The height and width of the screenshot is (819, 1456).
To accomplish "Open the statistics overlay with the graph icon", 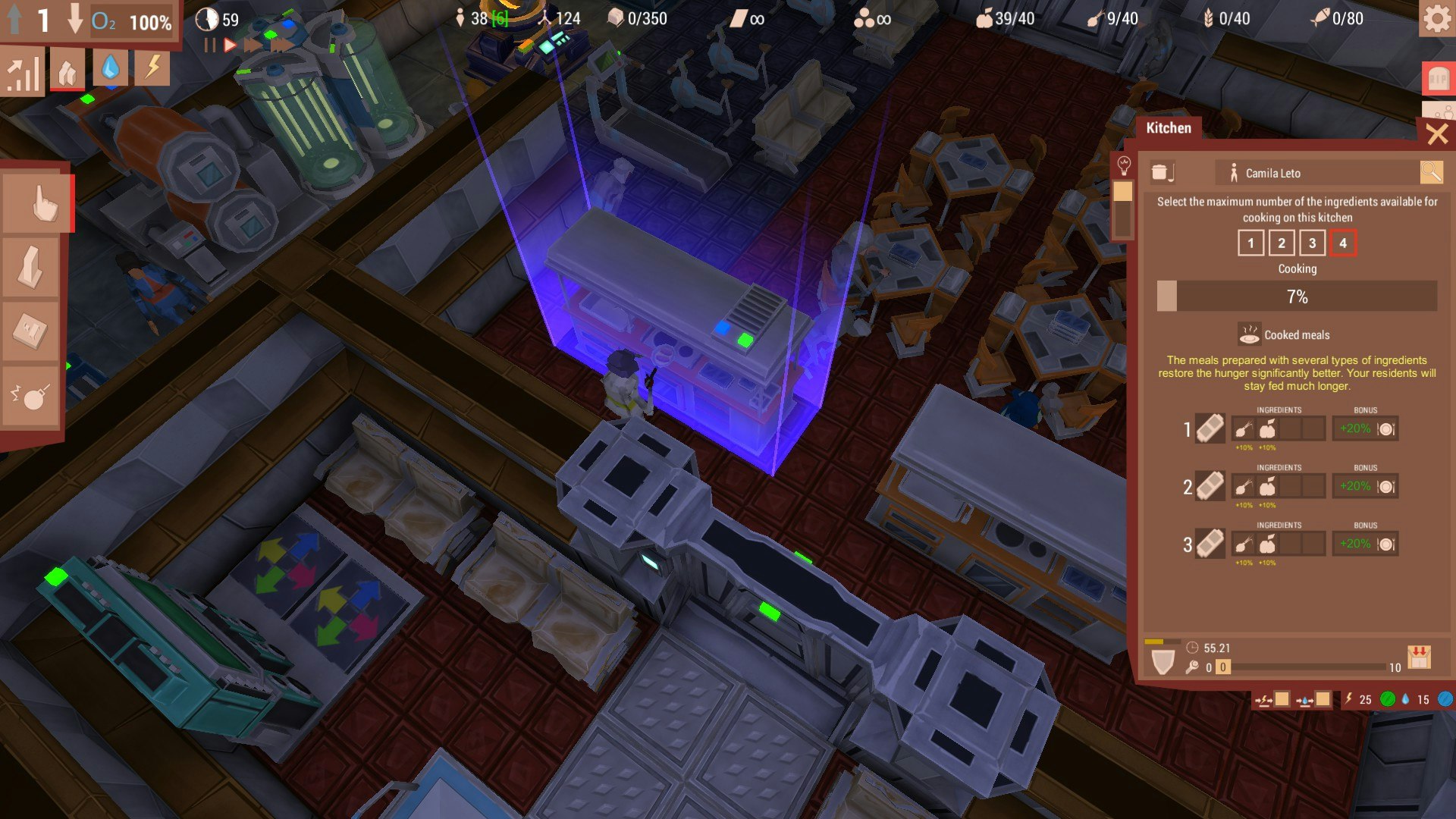I will (23, 70).
